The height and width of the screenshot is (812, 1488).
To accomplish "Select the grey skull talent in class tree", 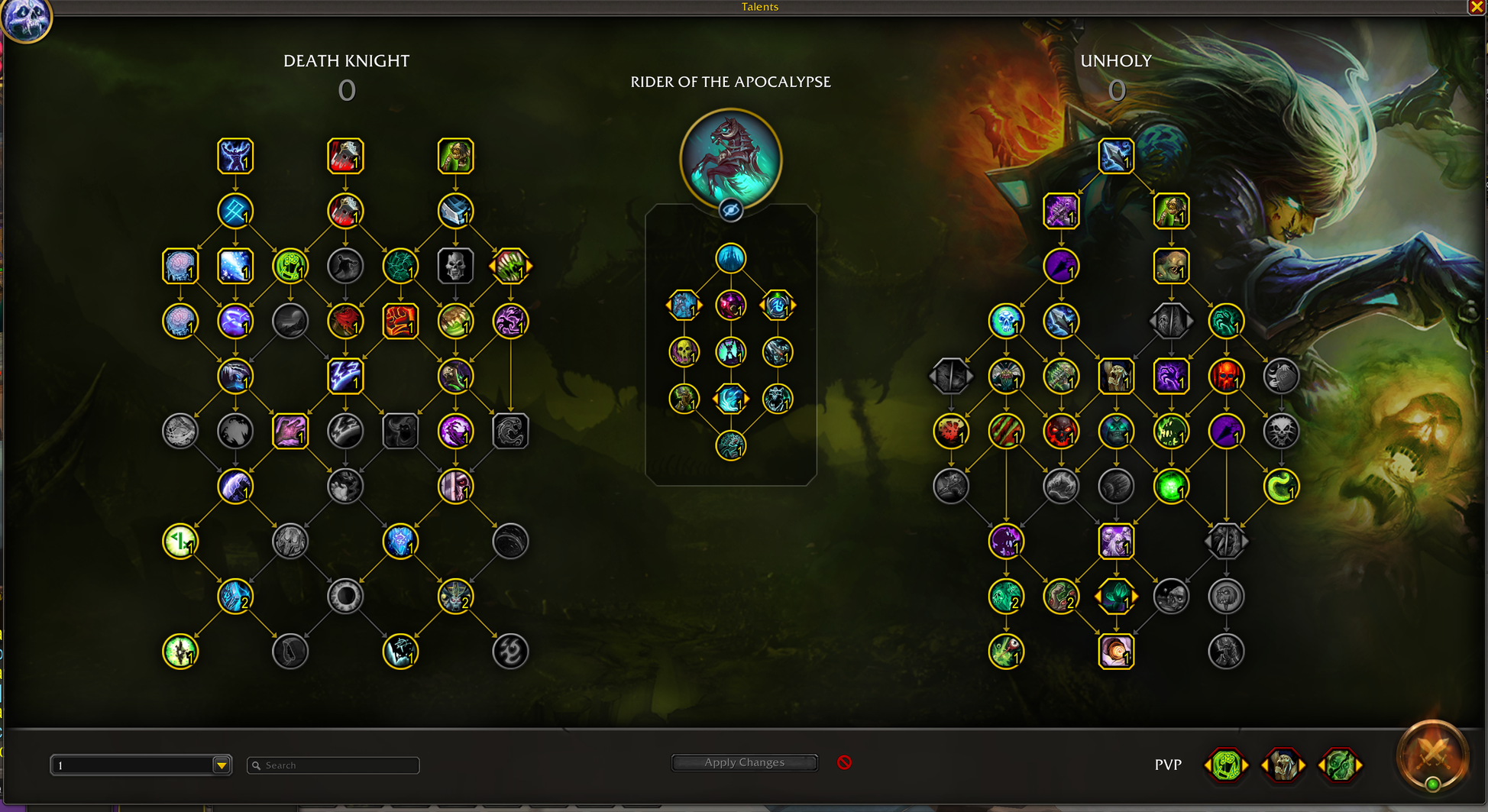I will pos(455,266).
